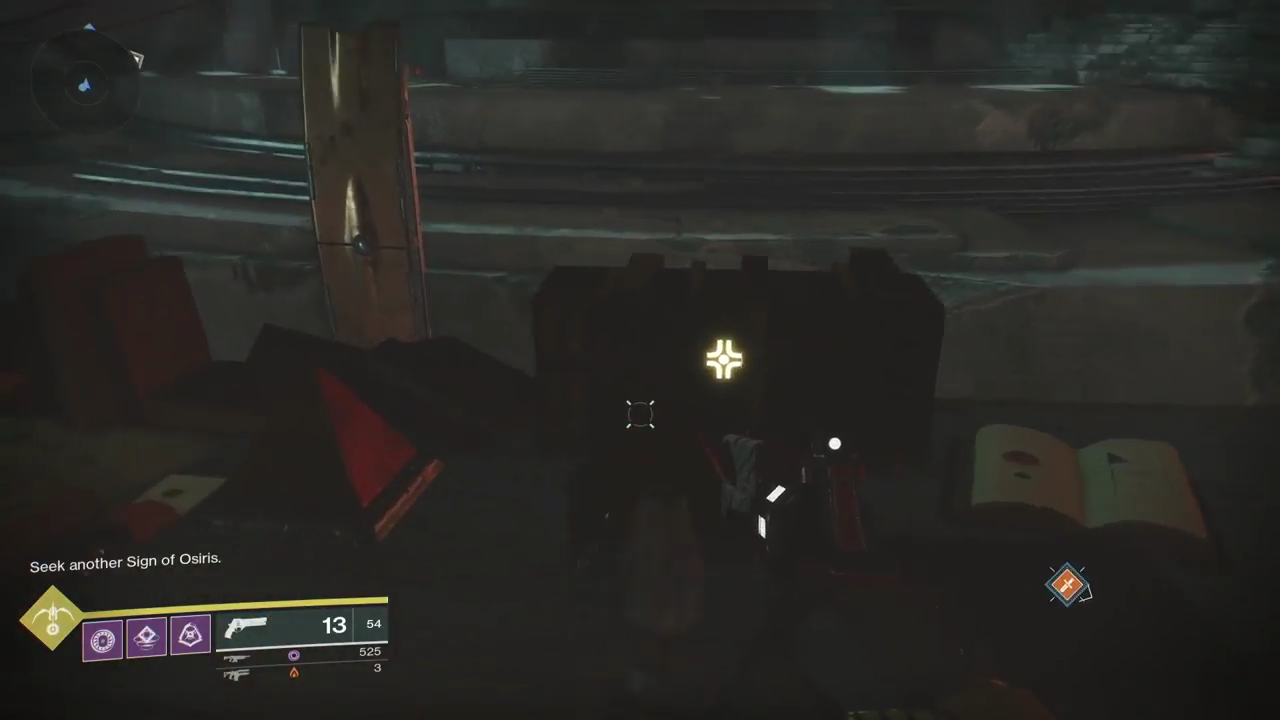Viewport: 1280px width, 720px height.
Task: Select the Dawnblade super ability icon
Action: (50, 620)
